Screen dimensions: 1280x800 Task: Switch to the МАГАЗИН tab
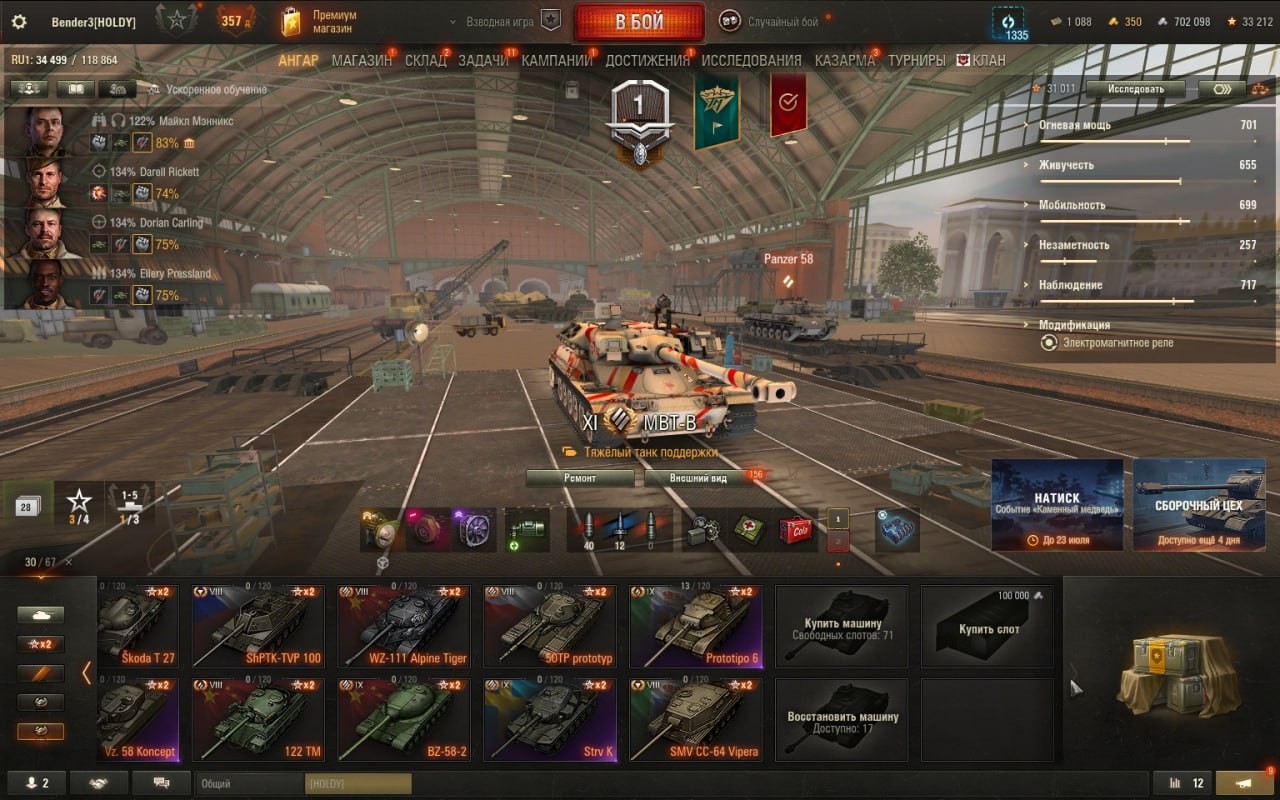pos(361,60)
